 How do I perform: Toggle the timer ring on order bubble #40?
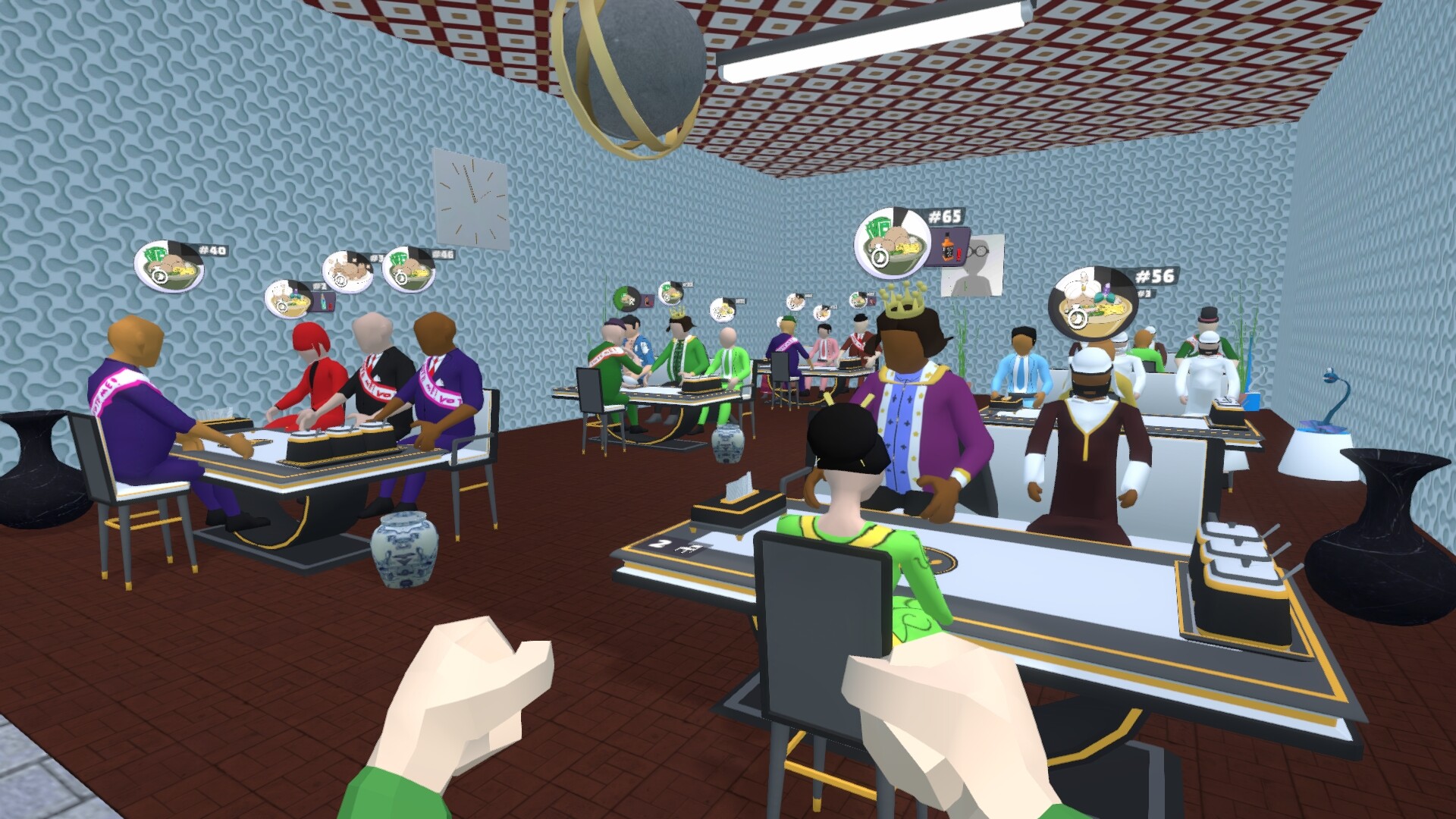point(160,277)
